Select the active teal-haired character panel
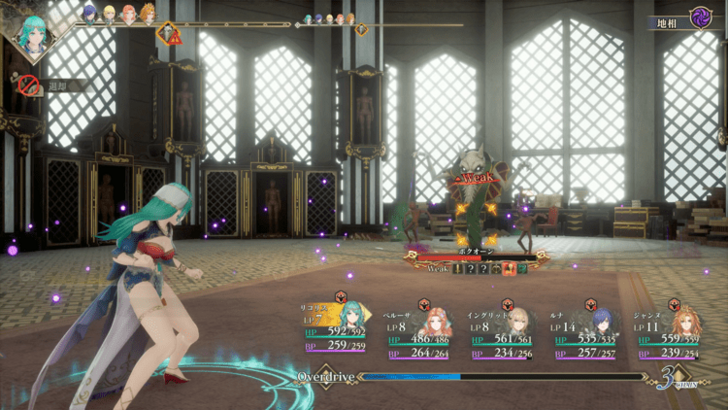728x410 pixels. [340, 330]
